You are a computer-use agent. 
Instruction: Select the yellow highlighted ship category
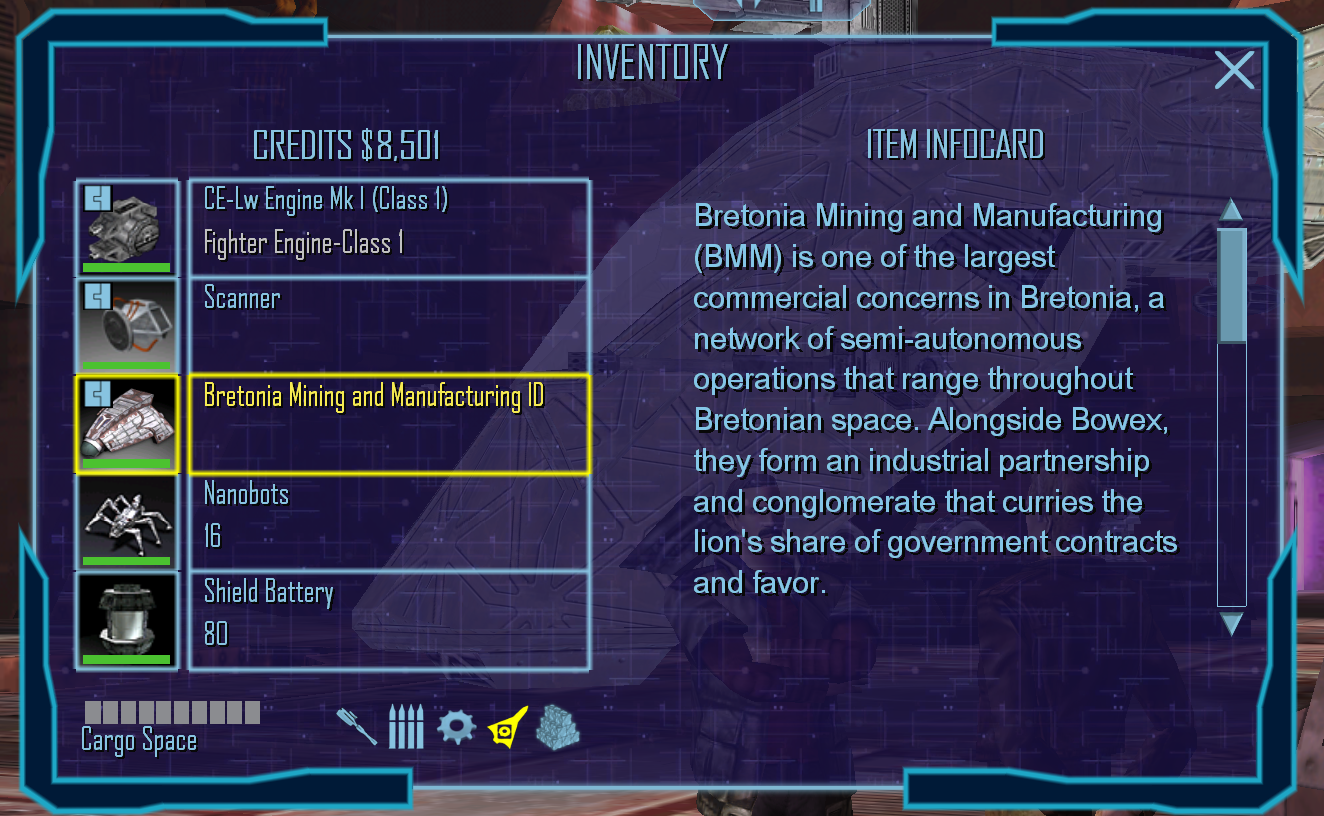(x=507, y=727)
